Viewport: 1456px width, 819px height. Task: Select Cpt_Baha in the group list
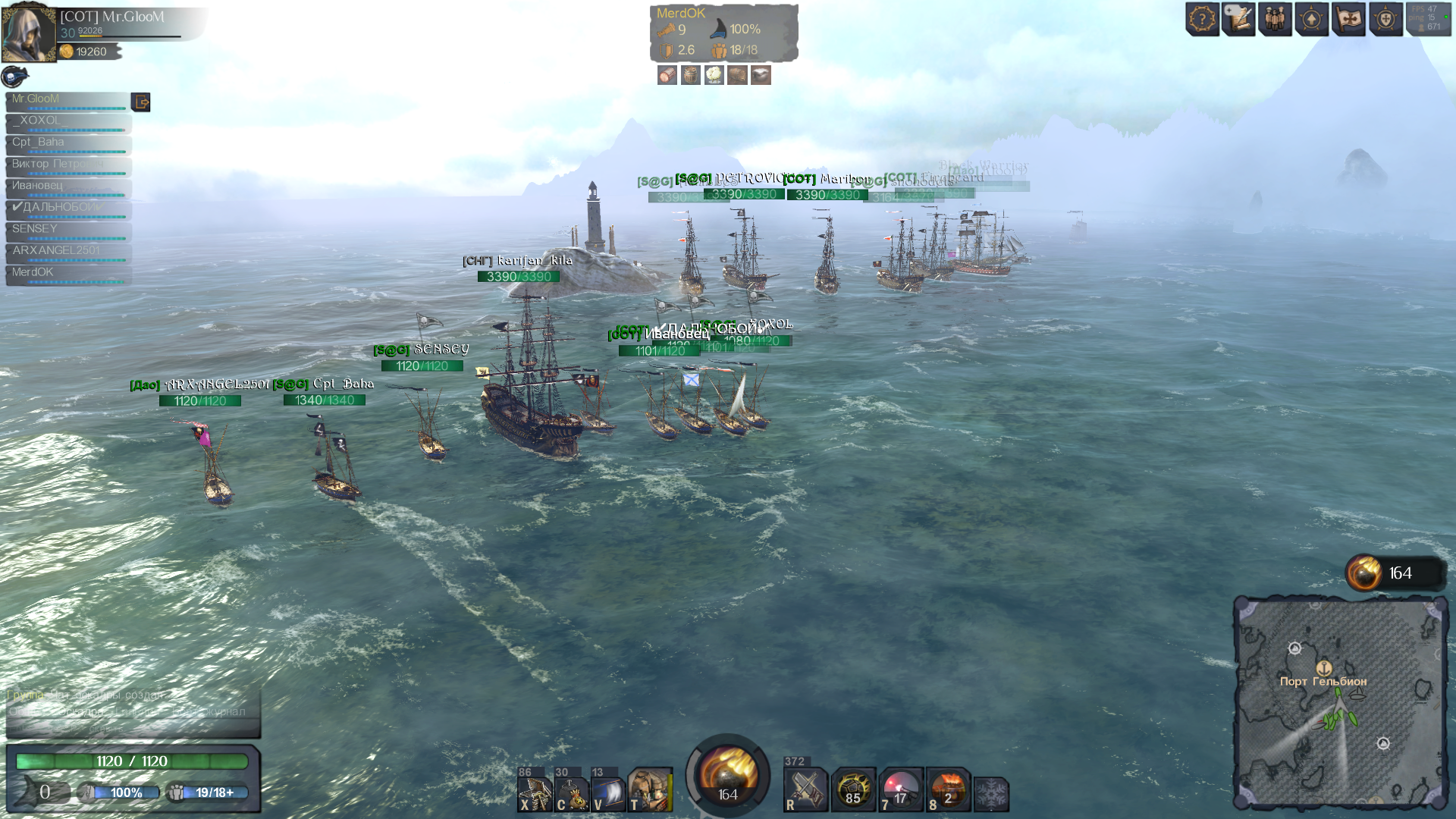point(68,143)
